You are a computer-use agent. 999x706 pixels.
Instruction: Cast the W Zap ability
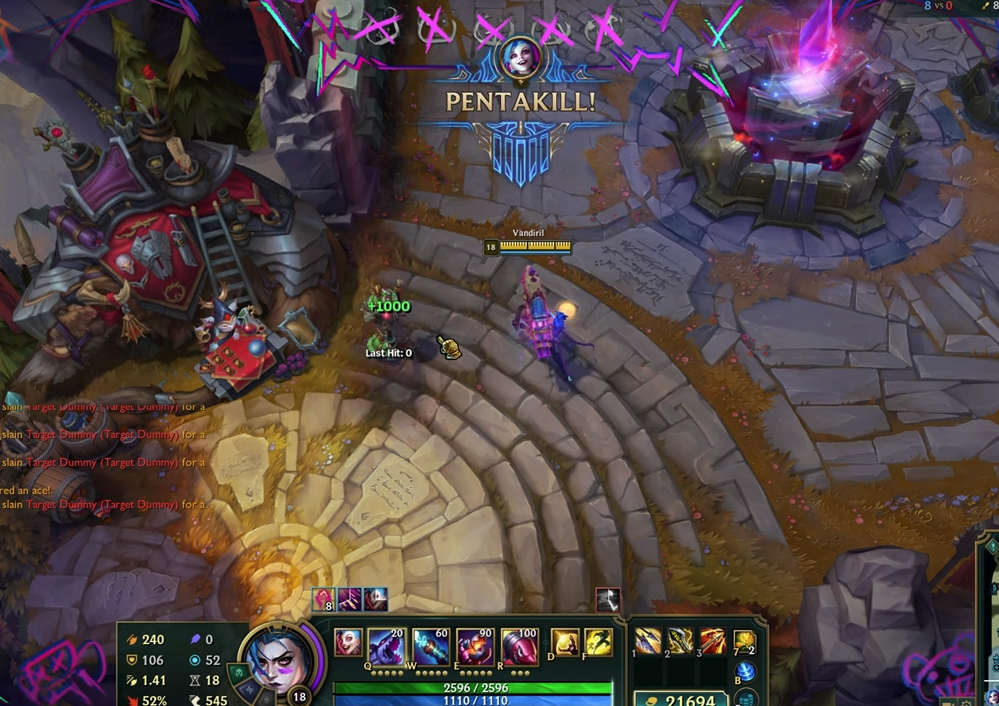[431, 645]
